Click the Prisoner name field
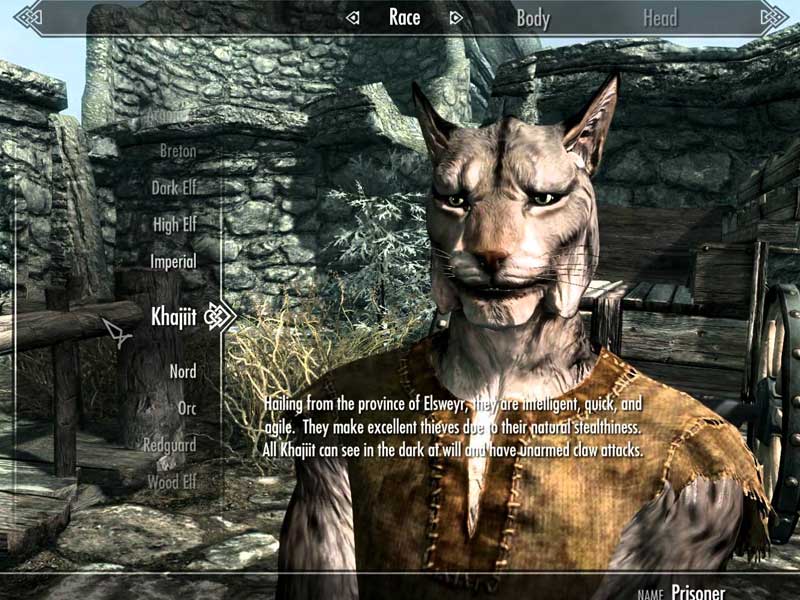800x600 pixels. (698, 592)
